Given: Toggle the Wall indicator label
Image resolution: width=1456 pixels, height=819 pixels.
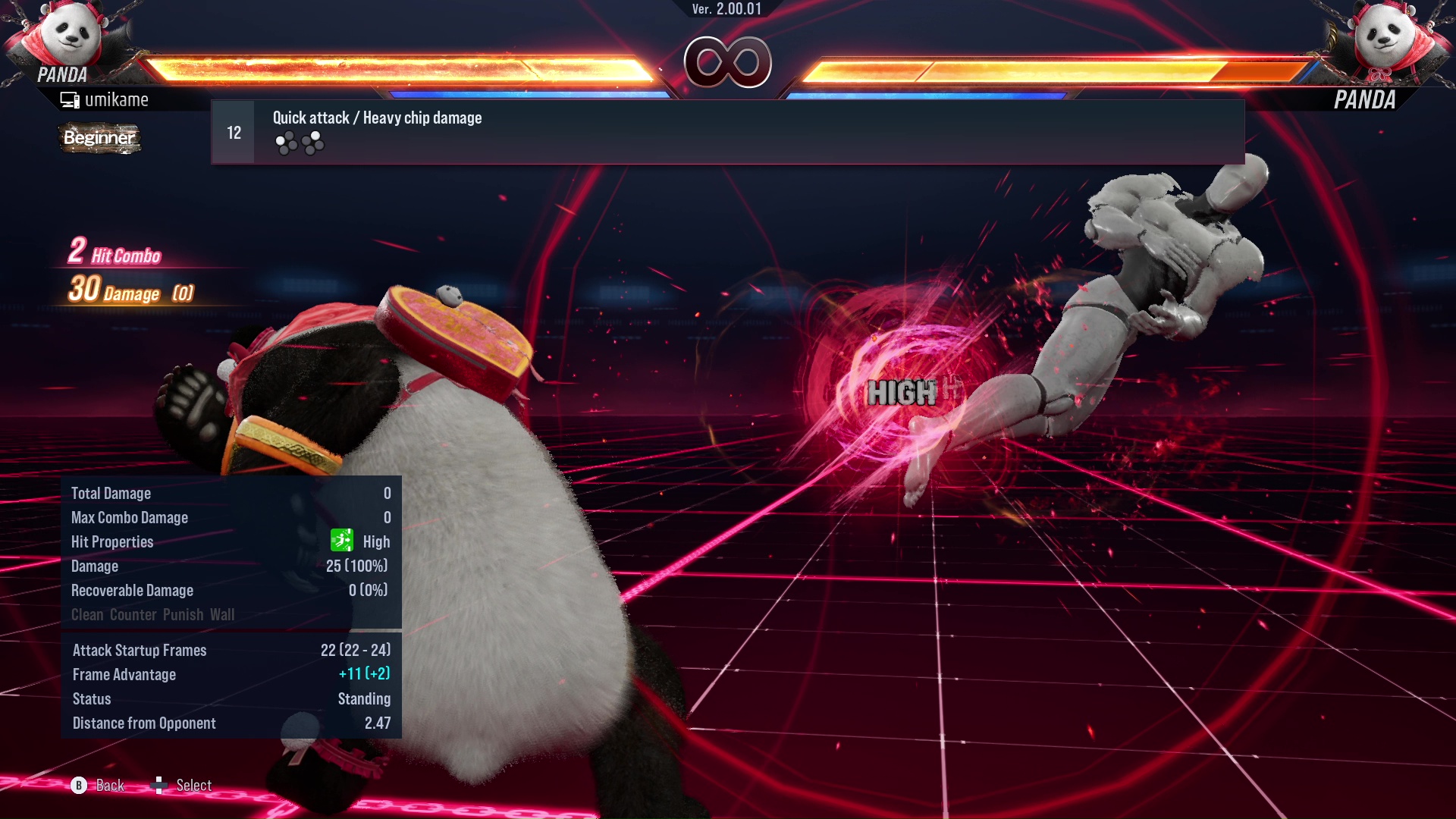Looking at the screenshot, I should 224,614.
